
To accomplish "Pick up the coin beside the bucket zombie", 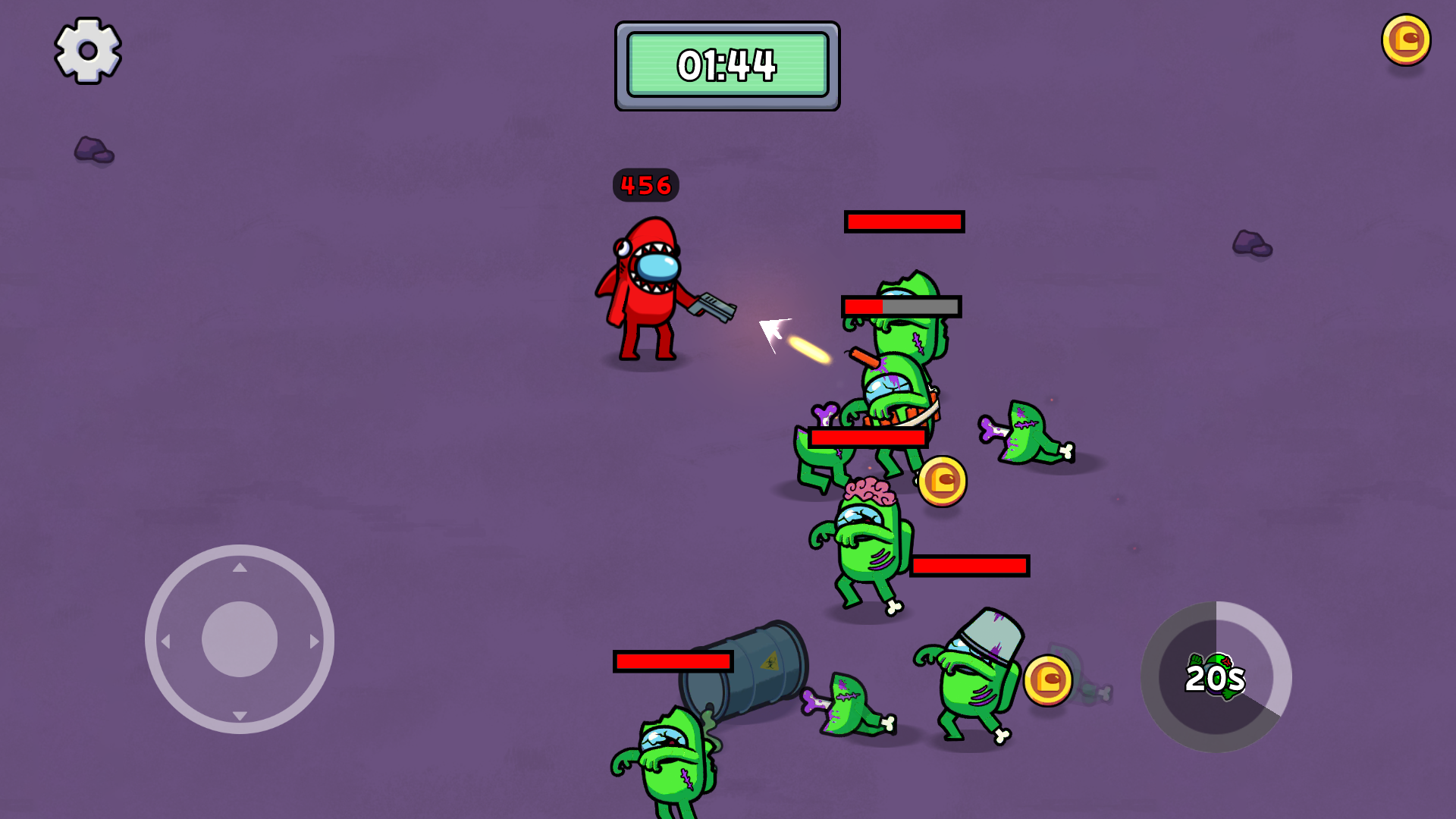I will (x=1049, y=681).
